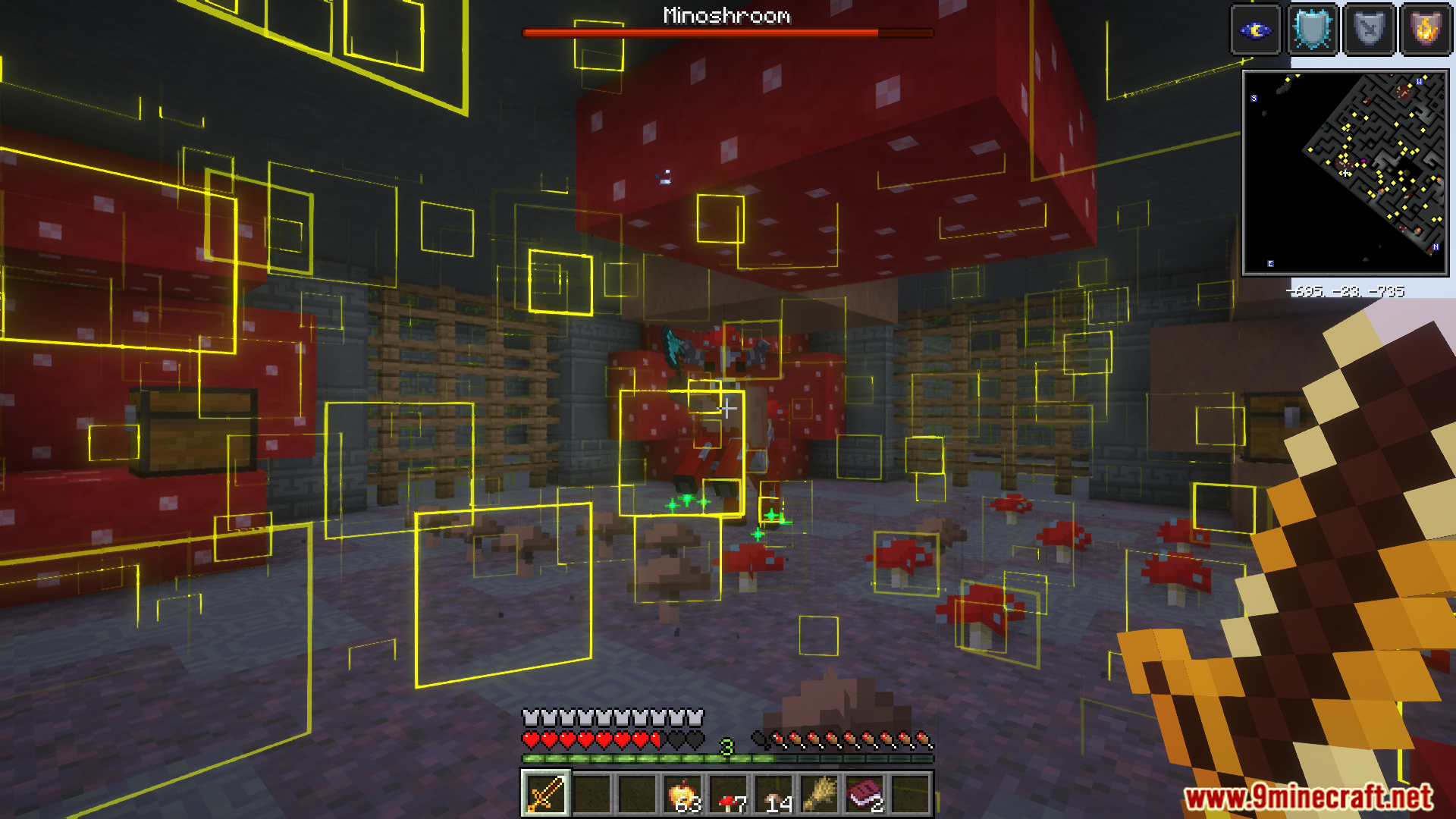Click the crescent moon eye effect icon
The height and width of the screenshot is (819, 1456).
point(1255,30)
